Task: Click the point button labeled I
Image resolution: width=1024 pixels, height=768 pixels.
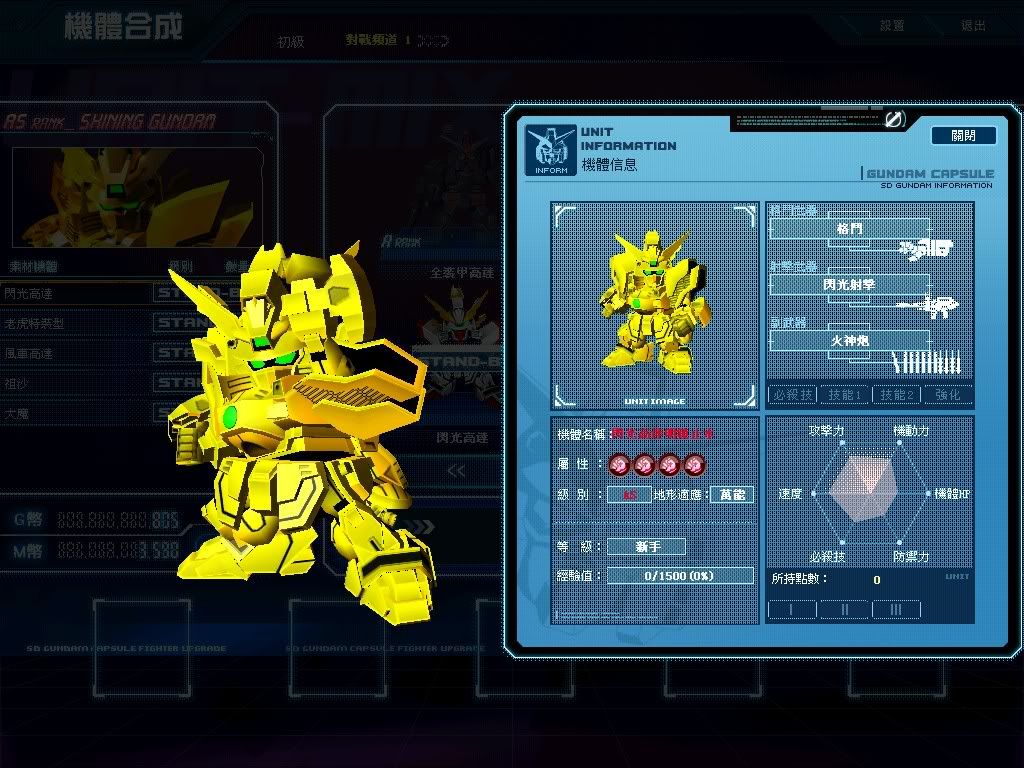Action: (791, 609)
